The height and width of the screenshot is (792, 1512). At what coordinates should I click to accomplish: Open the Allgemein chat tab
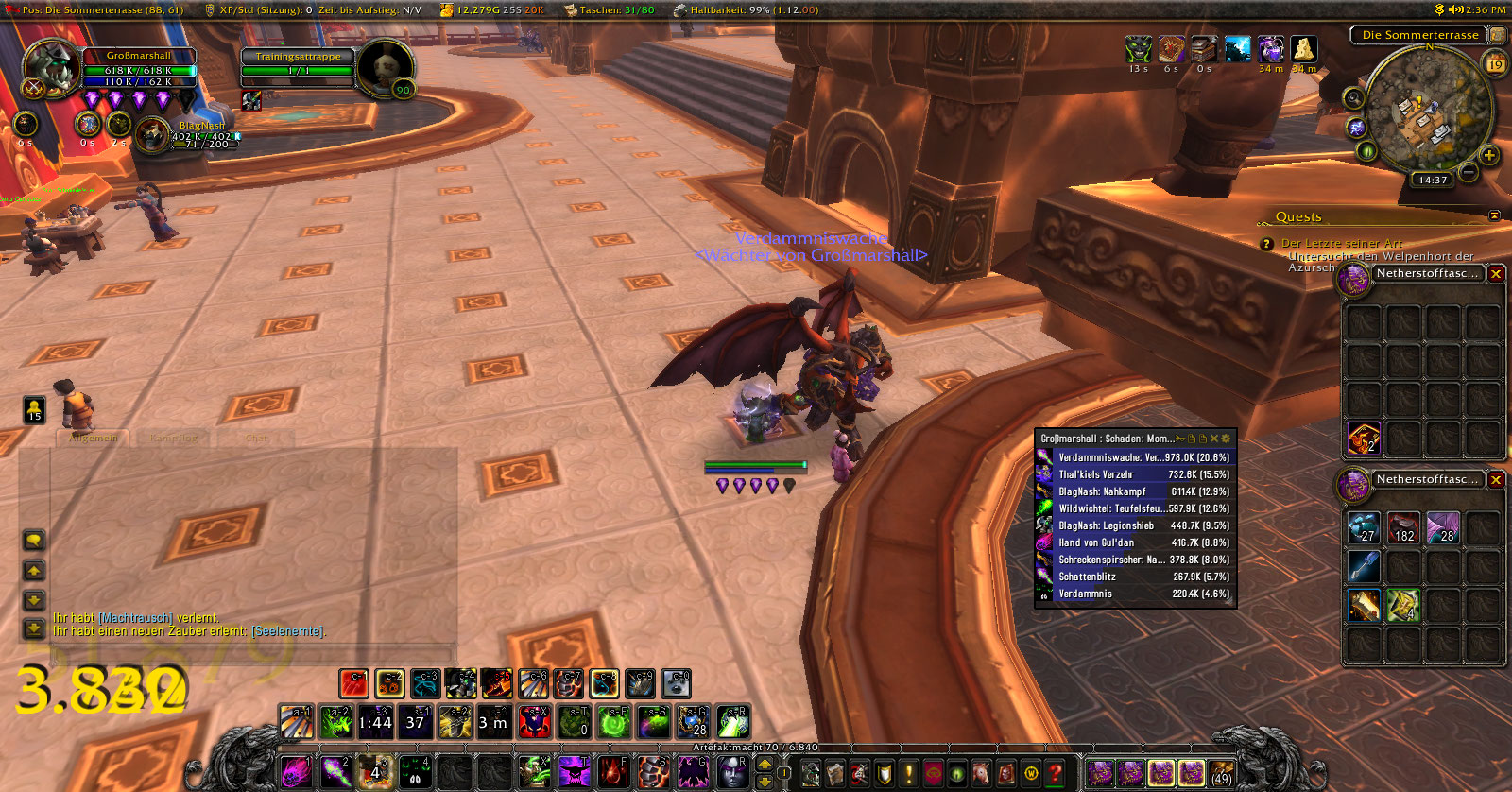(94, 439)
